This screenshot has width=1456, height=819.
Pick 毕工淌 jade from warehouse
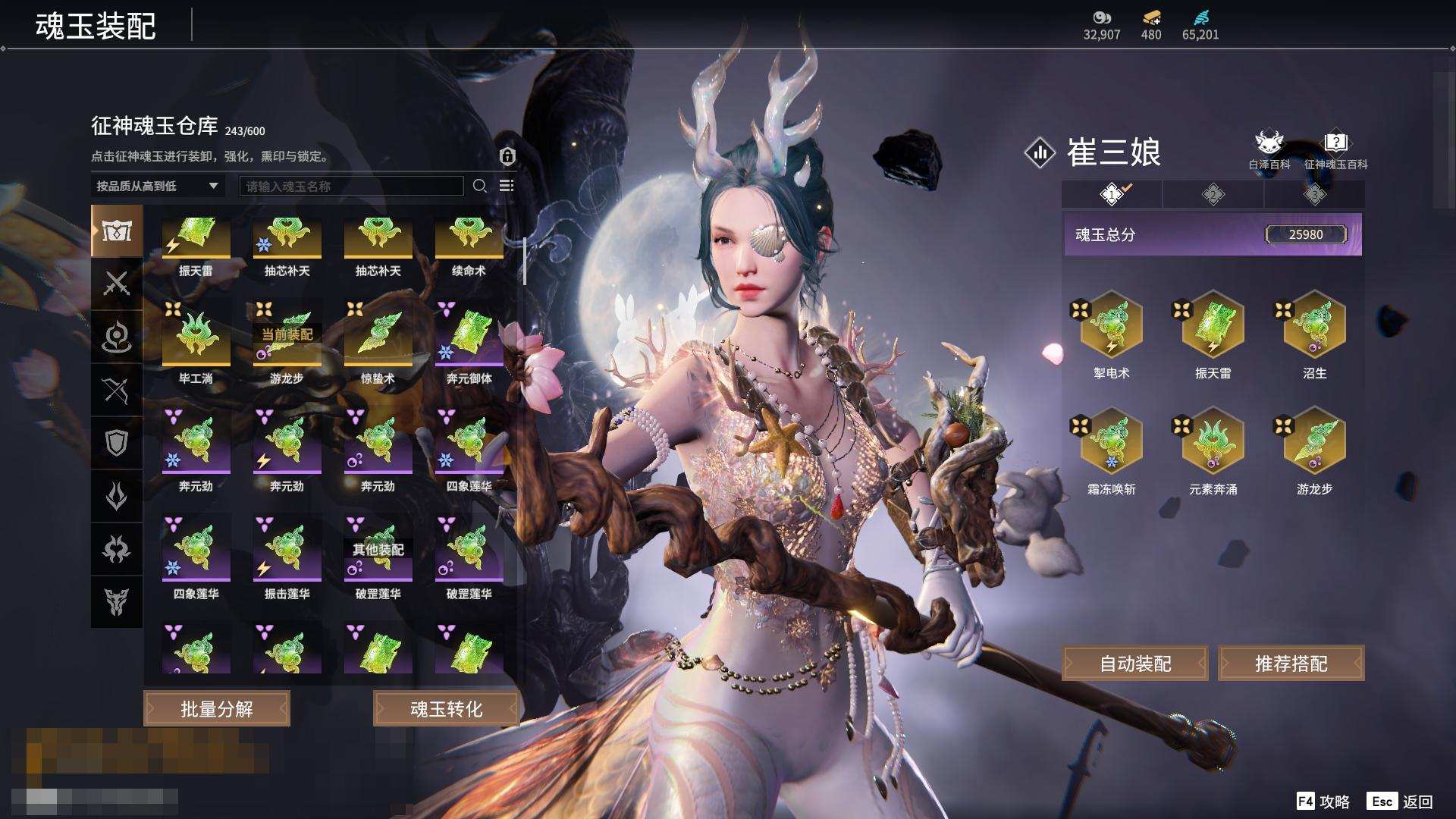coord(196,336)
